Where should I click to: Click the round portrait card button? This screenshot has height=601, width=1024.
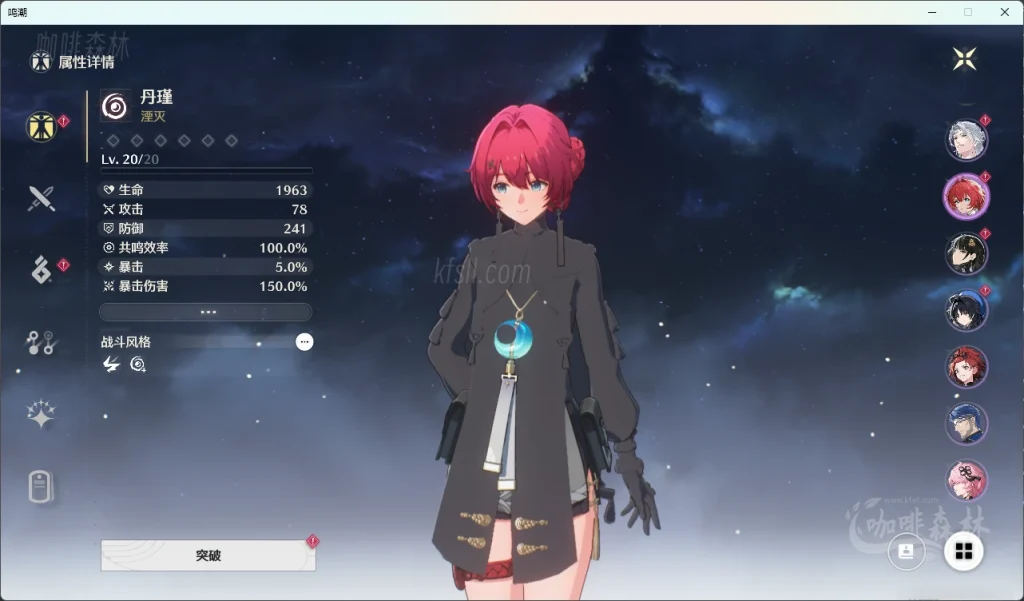tap(906, 551)
